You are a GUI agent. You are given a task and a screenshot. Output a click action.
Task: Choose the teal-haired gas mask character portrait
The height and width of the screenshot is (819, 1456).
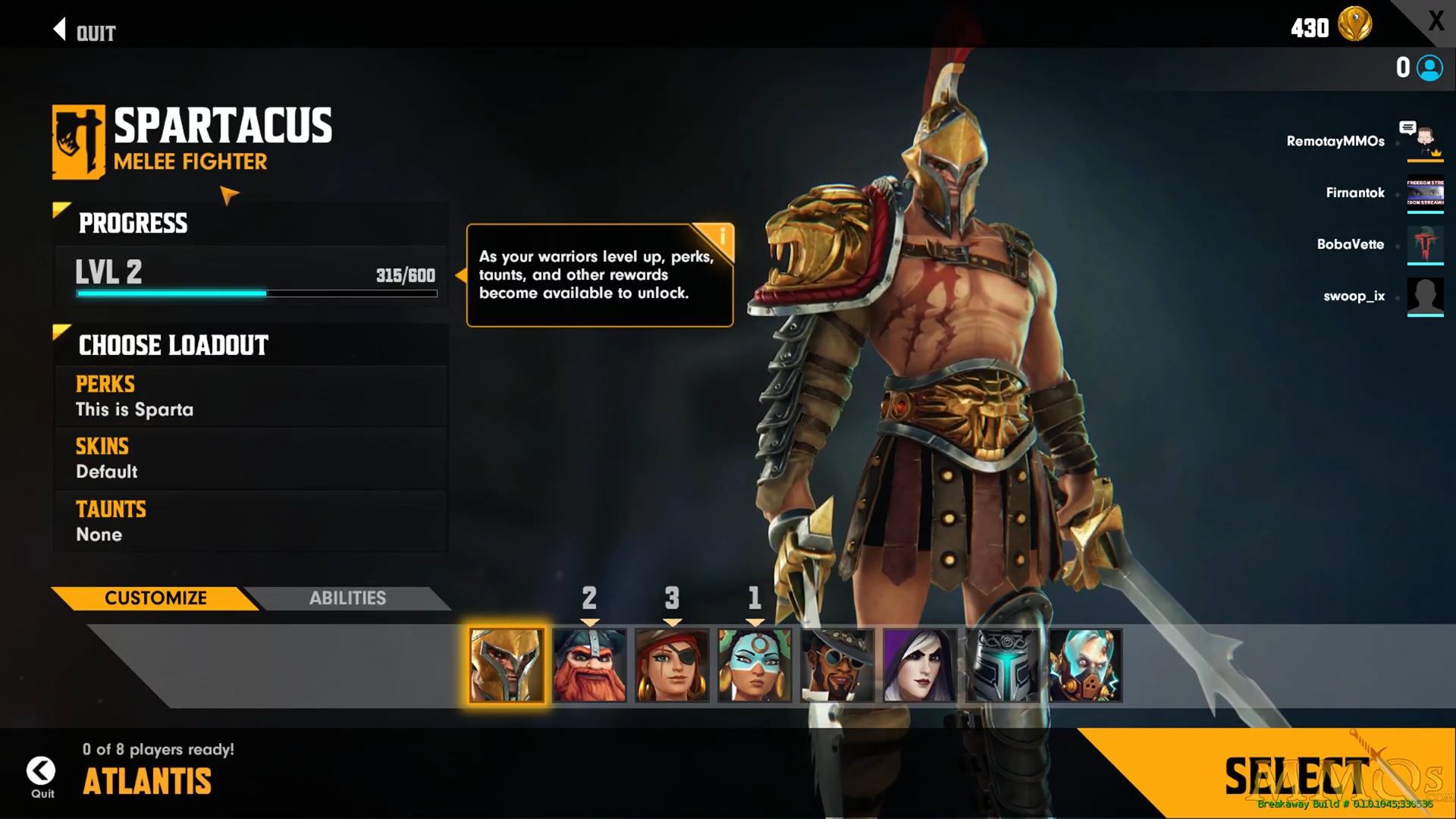(1085, 665)
